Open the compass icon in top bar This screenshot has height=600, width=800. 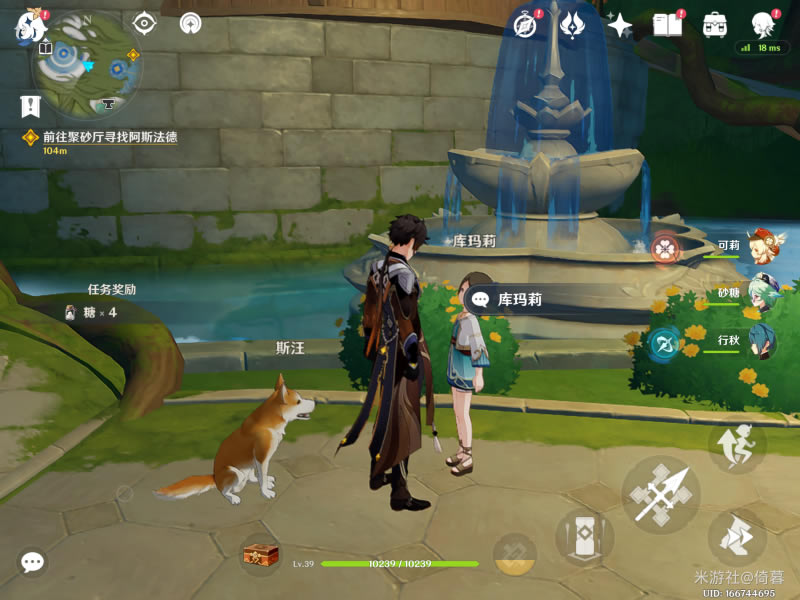point(526,25)
